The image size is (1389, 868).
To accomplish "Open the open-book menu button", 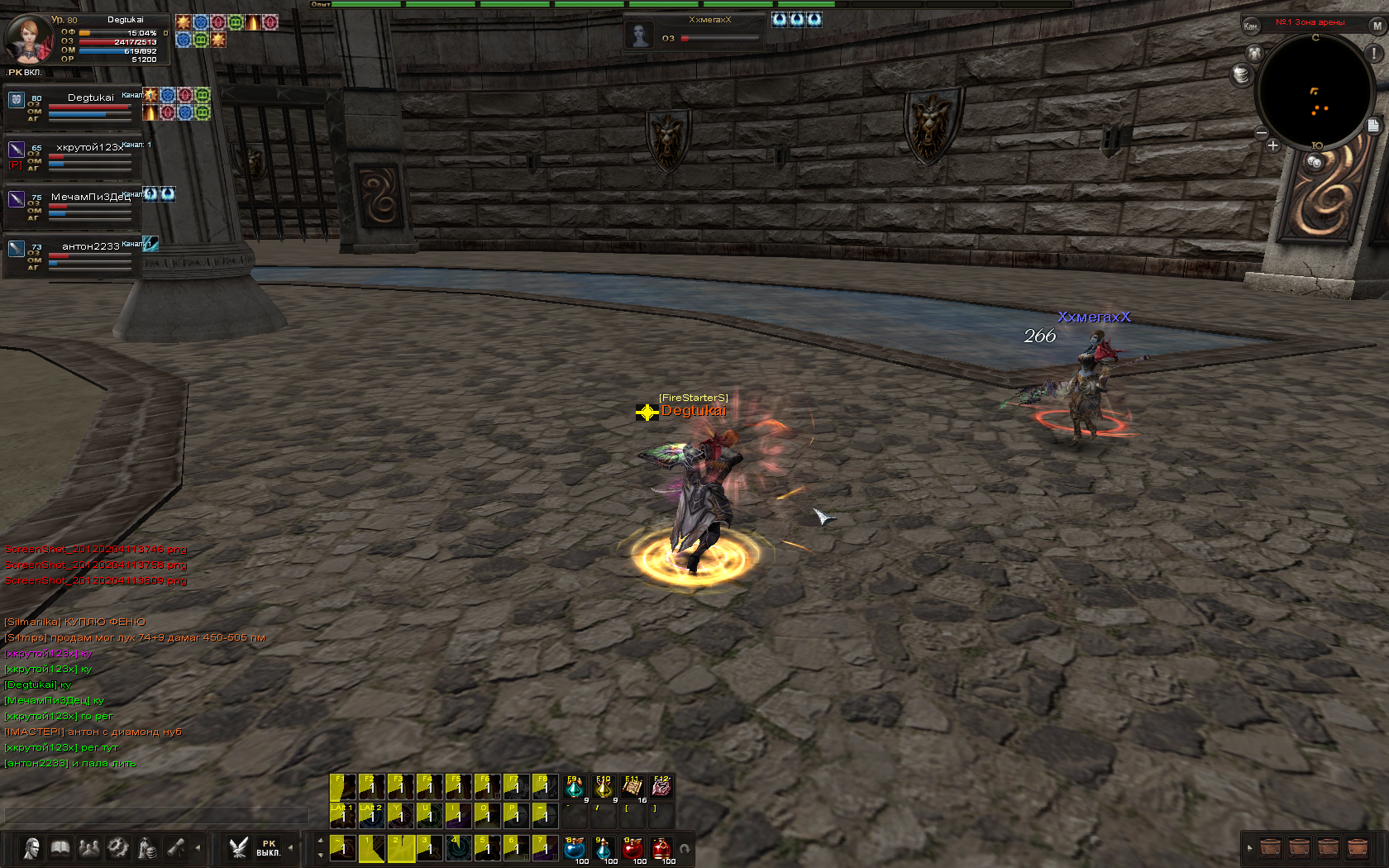I will click(x=60, y=848).
